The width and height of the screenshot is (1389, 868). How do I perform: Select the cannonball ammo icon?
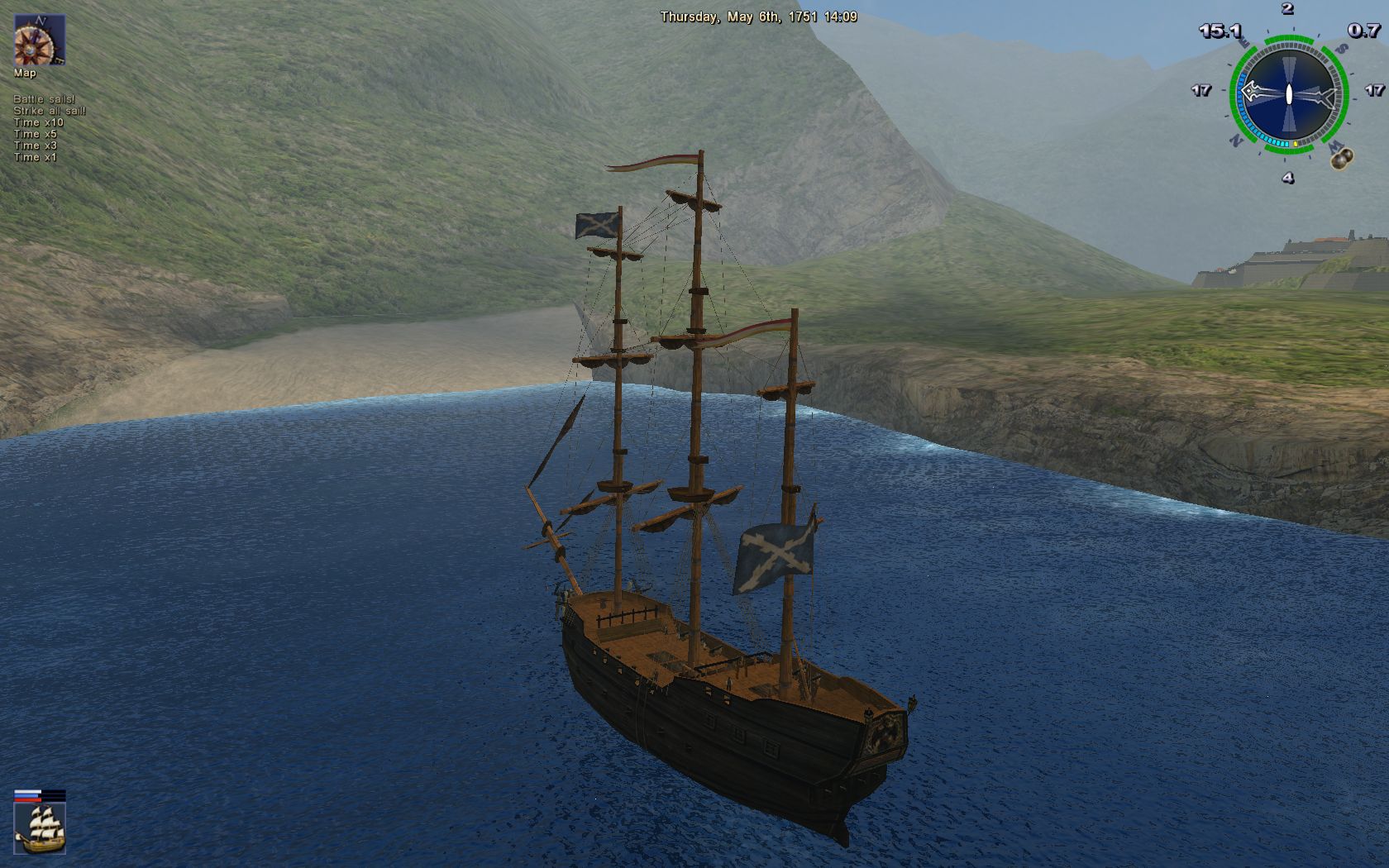[1342, 157]
